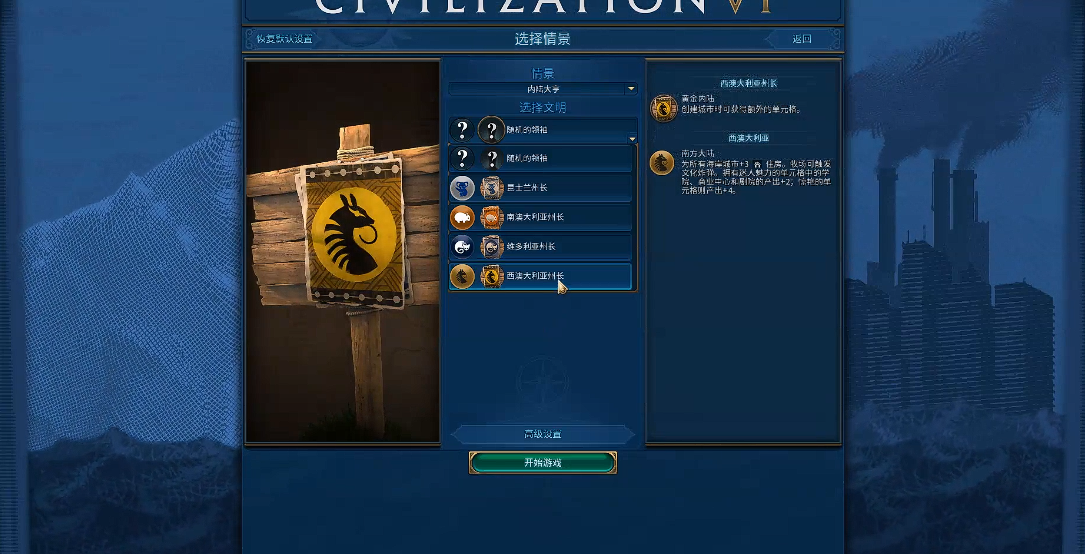Restore defaults via 恢复默认设置
The width and height of the screenshot is (1085, 554).
pos(284,39)
